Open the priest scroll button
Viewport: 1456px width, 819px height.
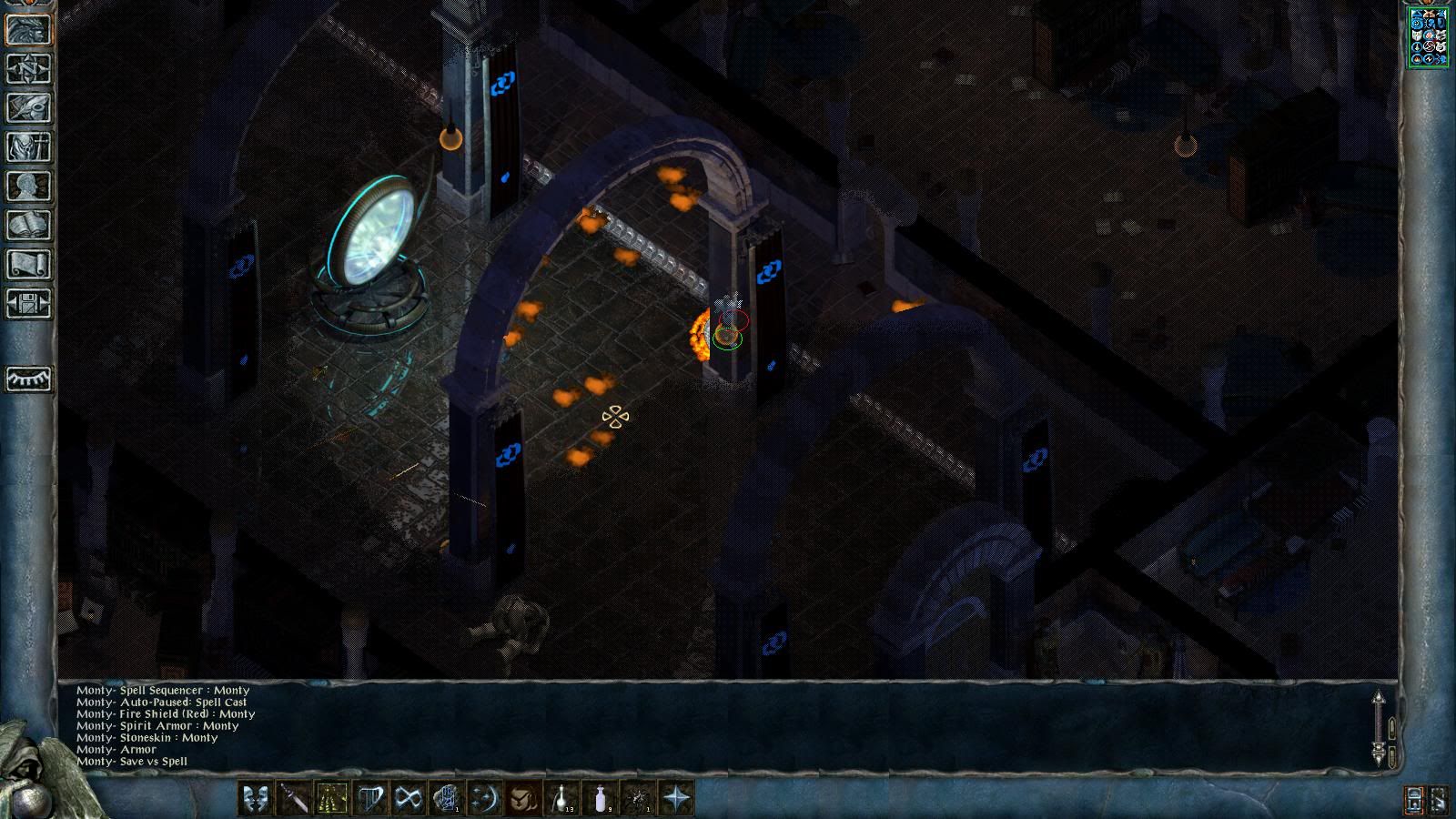click(x=28, y=264)
